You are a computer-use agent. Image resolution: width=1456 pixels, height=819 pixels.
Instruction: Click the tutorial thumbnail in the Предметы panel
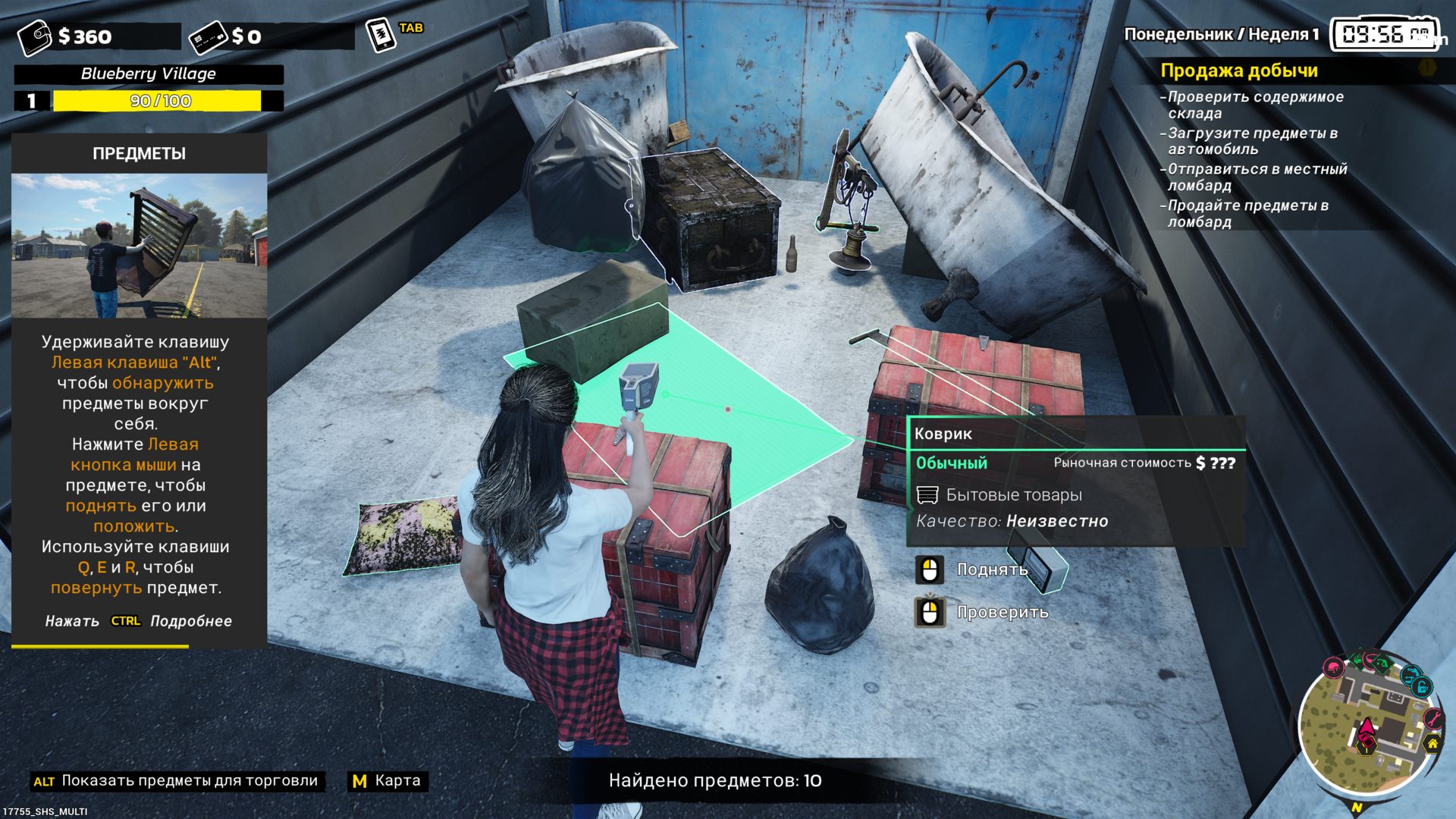coord(139,246)
